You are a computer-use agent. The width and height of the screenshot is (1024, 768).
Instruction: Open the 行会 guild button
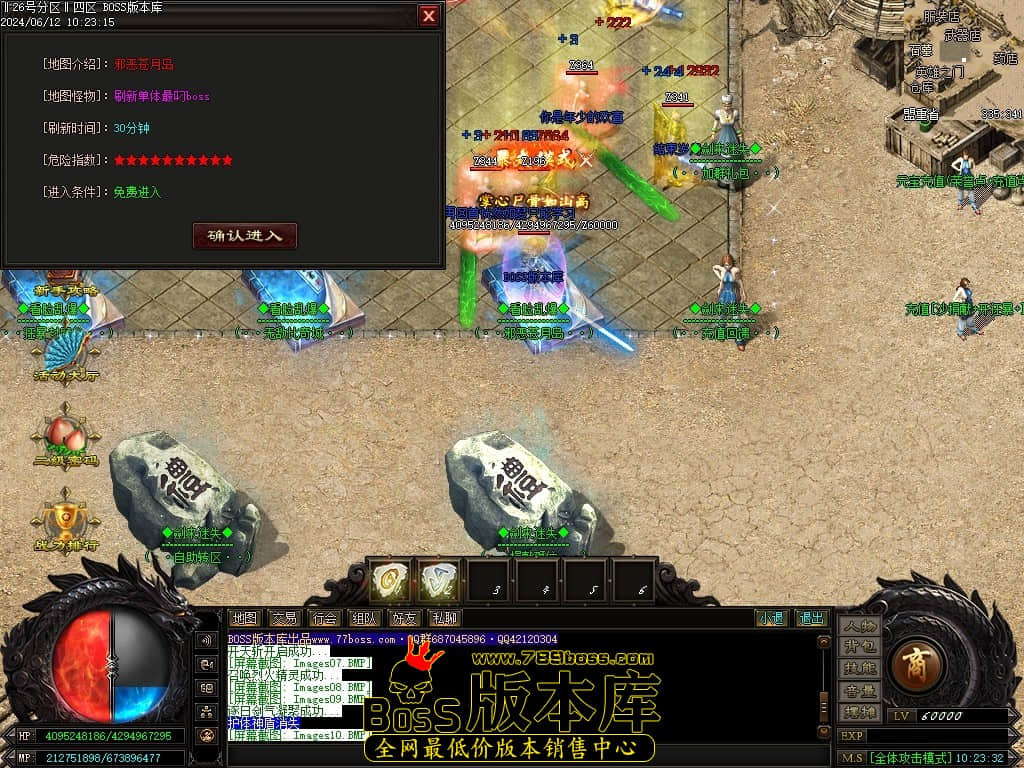(324, 618)
